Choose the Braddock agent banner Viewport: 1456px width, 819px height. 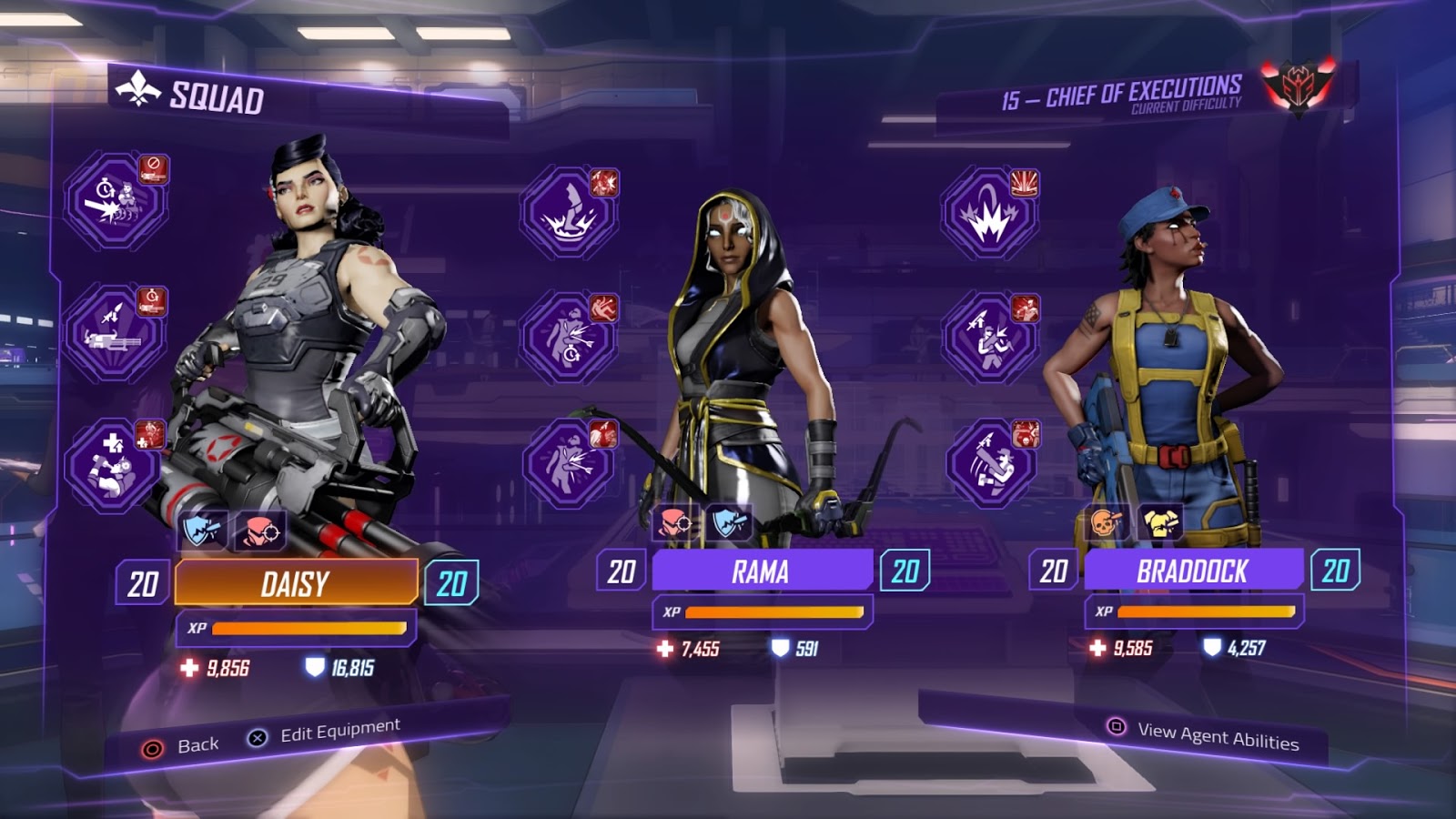coord(1192,571)
